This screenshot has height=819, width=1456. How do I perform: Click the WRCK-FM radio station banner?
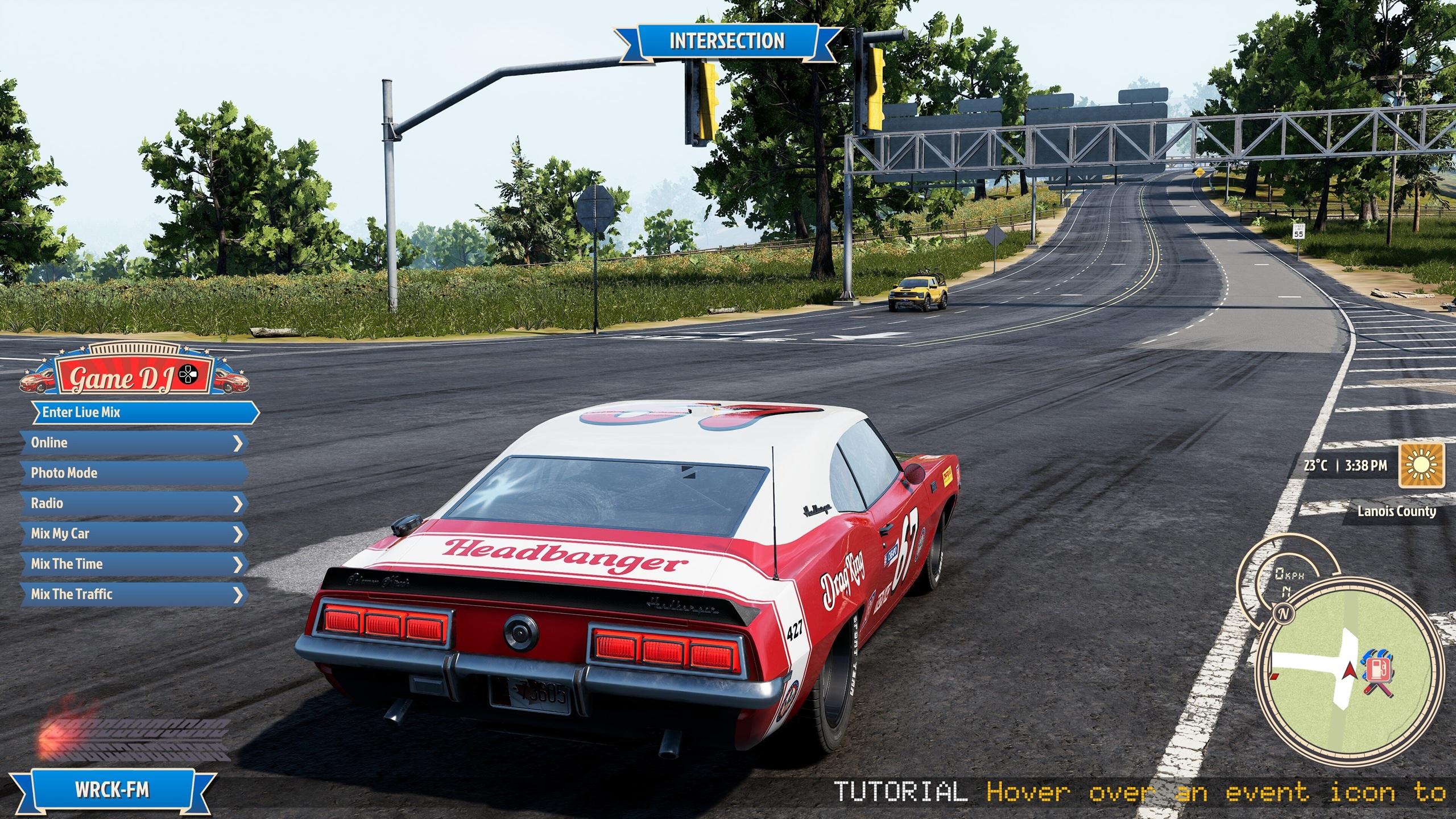pos(112,790)
